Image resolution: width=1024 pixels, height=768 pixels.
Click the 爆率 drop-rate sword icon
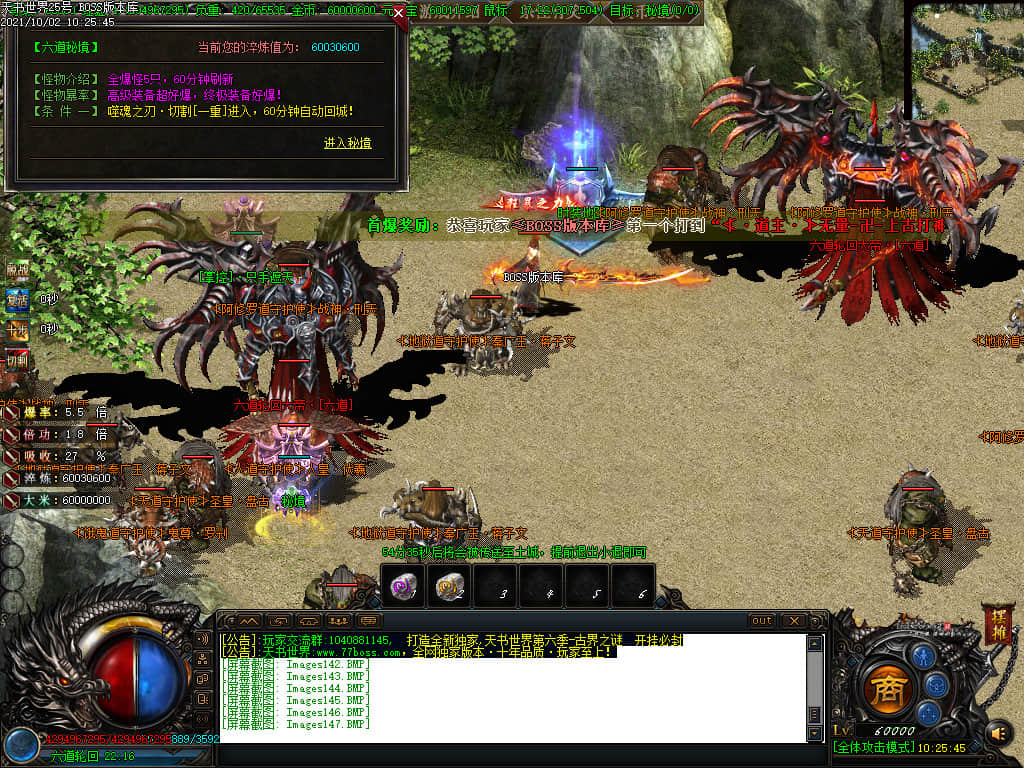10,412
